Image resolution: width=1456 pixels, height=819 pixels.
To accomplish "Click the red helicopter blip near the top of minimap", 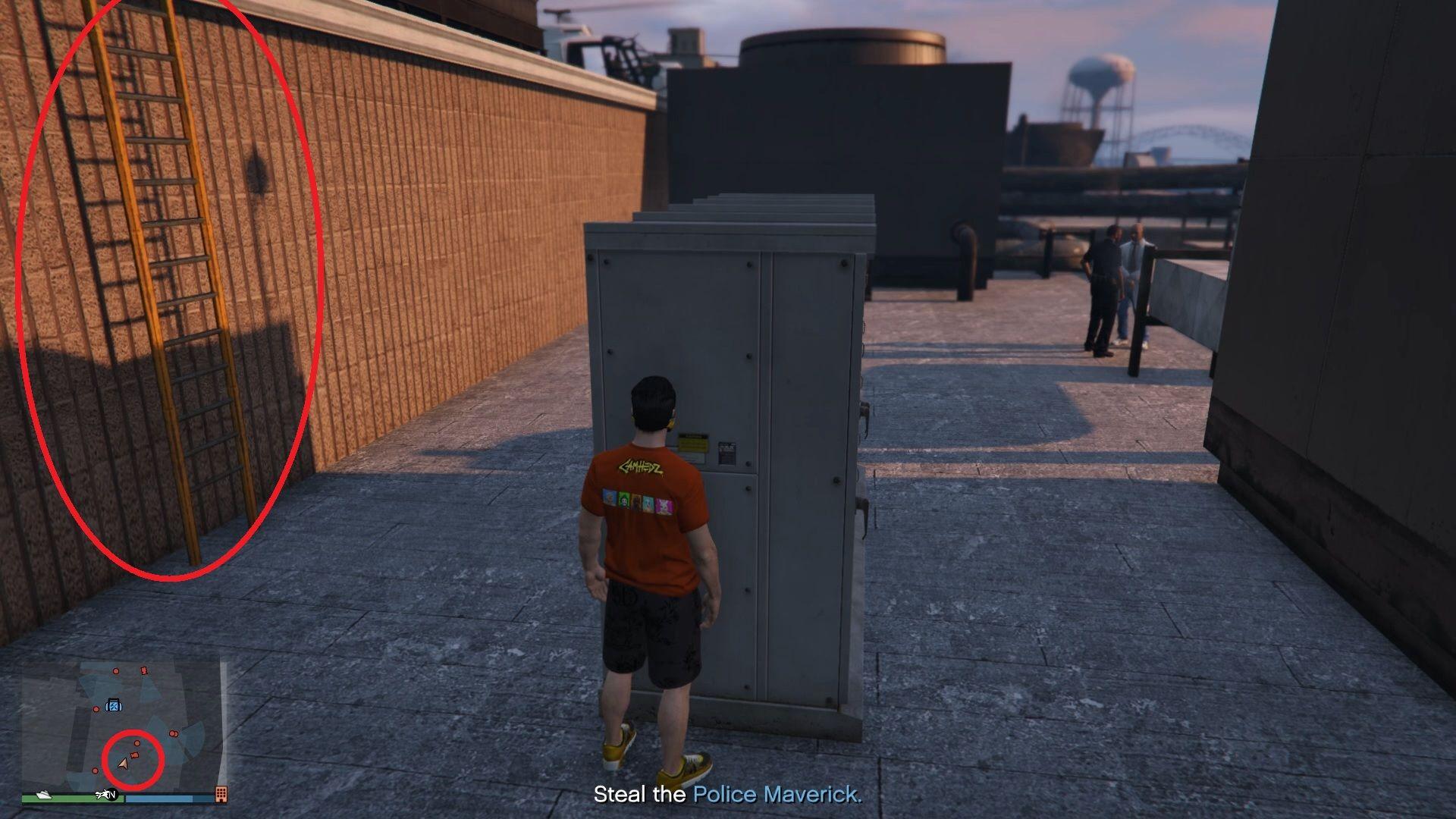I will tap(144, 670).
